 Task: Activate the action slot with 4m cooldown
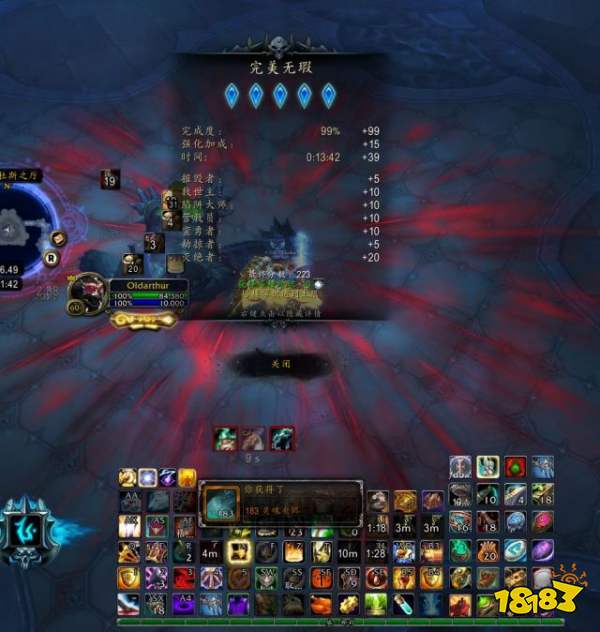pos(210,551)
